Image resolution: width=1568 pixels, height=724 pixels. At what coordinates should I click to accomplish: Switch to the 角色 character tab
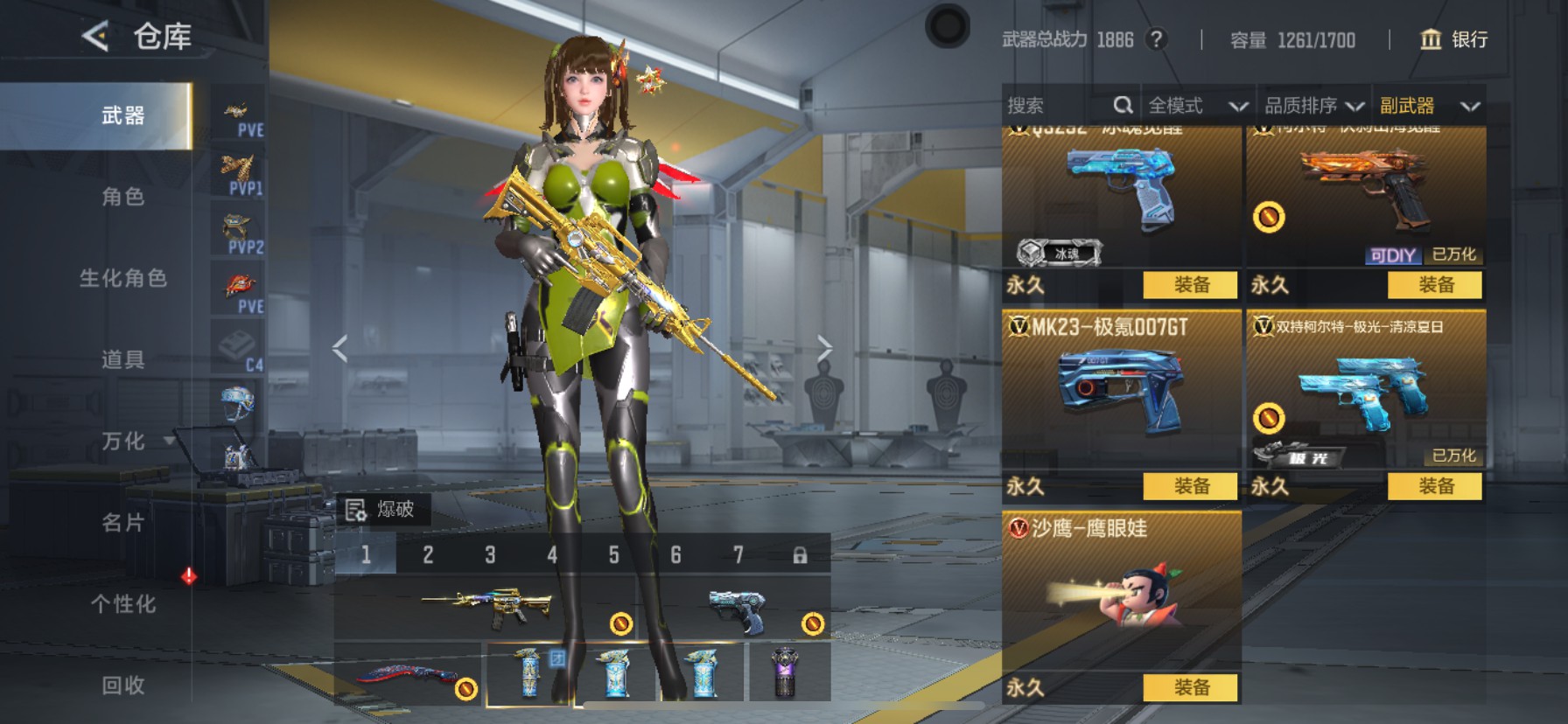[x=122, y=197]
